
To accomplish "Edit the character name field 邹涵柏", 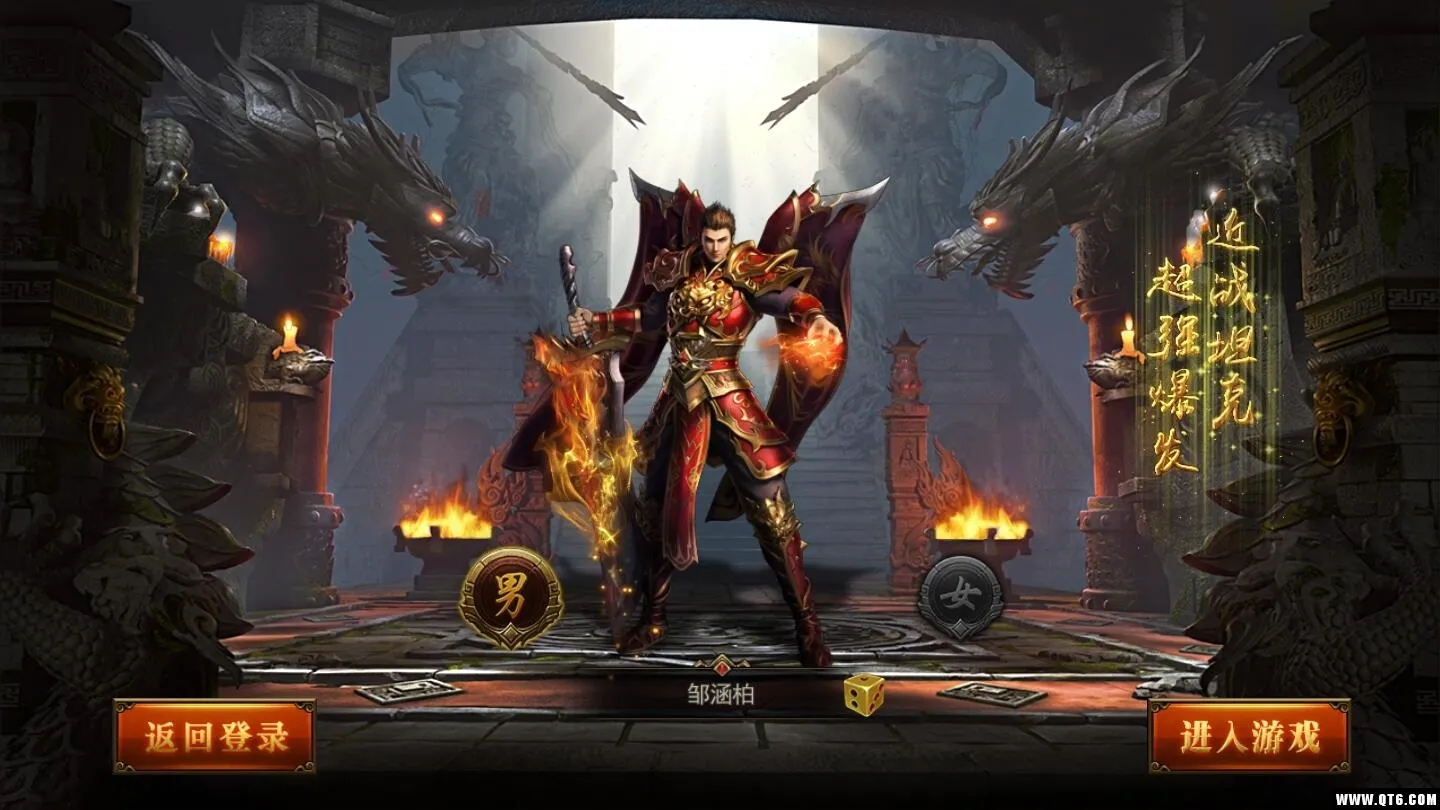I will tap(720, 694).
